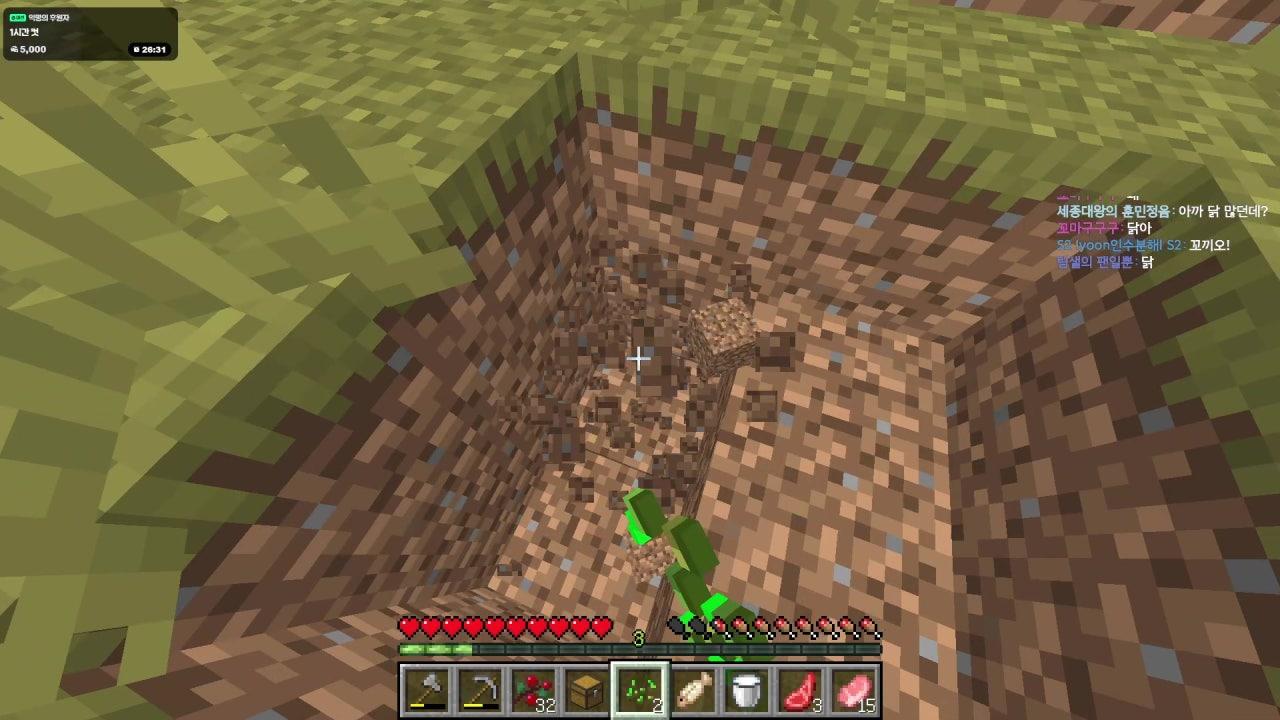Select the chest in the hotbar

point(587,690)
